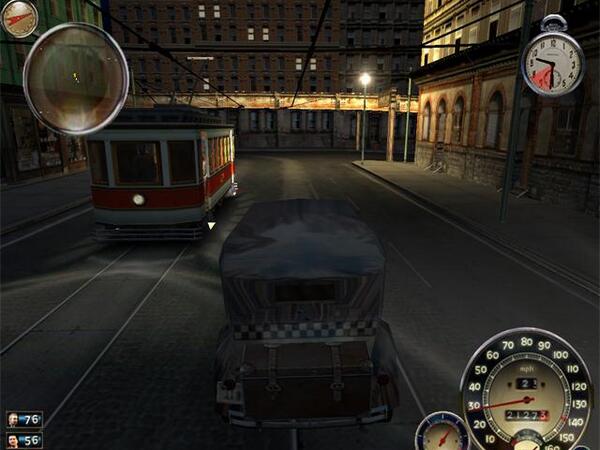Choose the character portrait showing 56 health

(13, 440)
